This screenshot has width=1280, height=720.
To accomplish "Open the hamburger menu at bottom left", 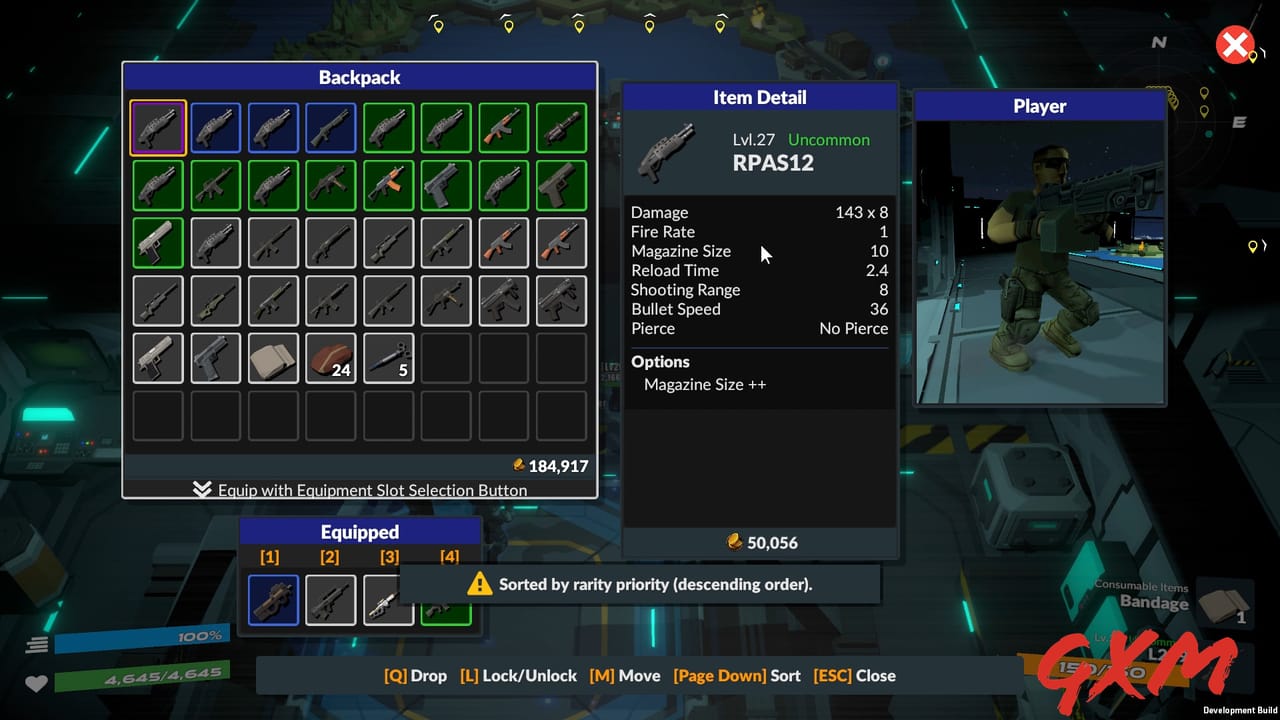I will click(37, 645).
